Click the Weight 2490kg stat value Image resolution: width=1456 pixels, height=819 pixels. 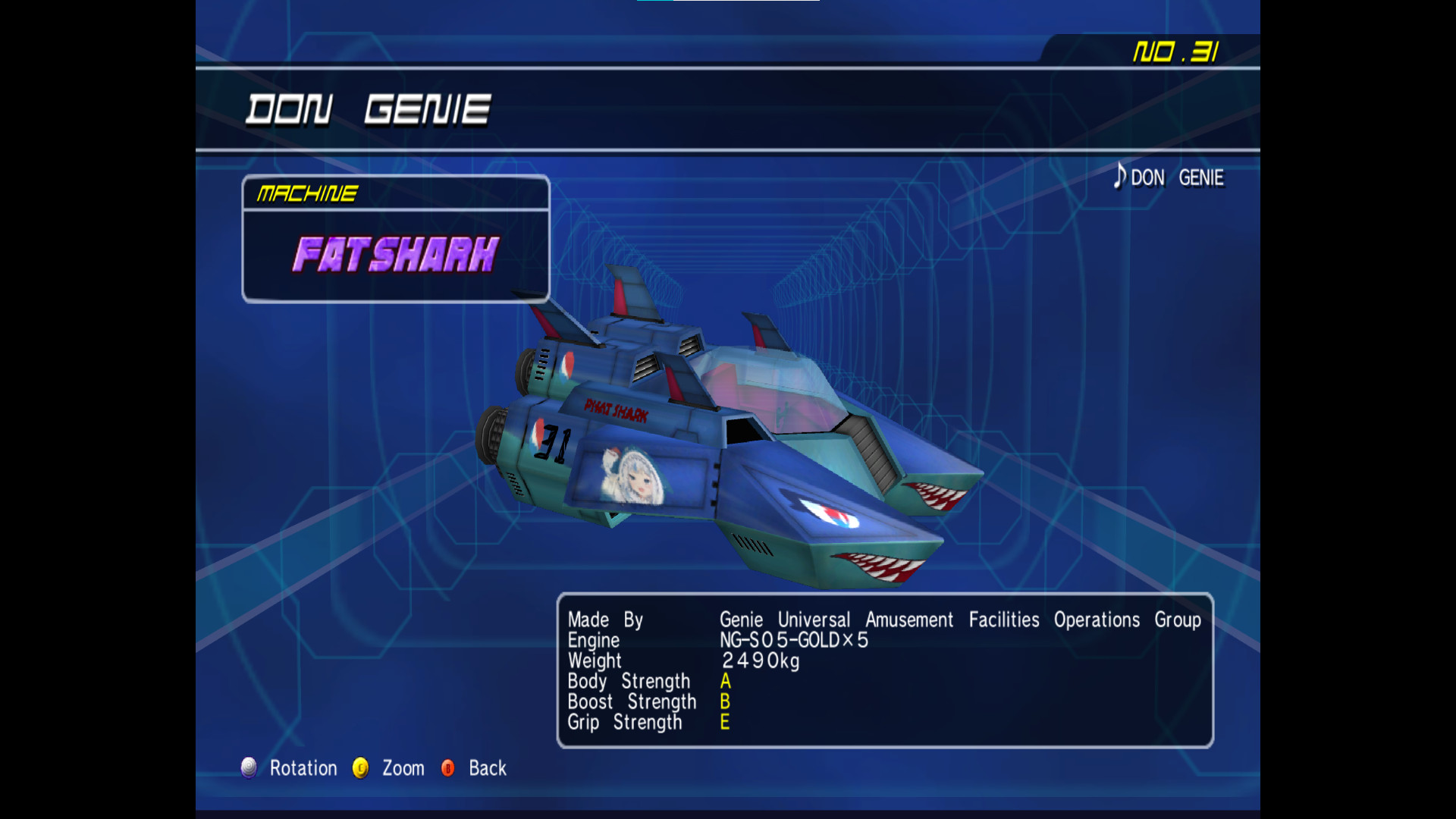[x=760, y=661]
